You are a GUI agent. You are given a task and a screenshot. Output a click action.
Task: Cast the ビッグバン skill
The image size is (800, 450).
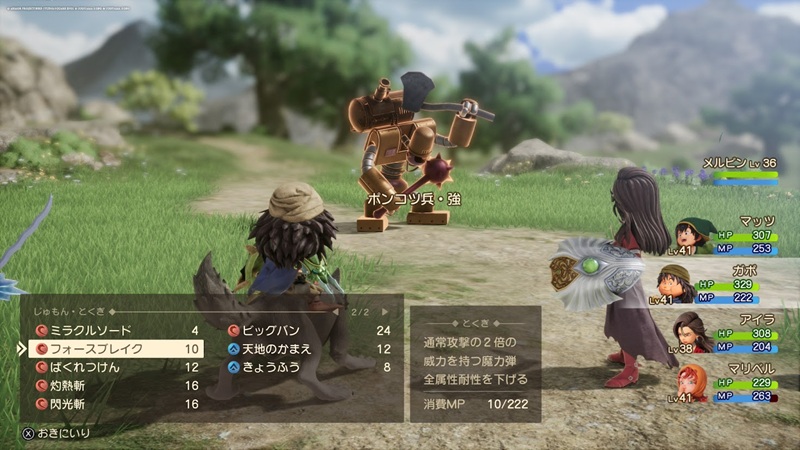(x=270, y=330)
